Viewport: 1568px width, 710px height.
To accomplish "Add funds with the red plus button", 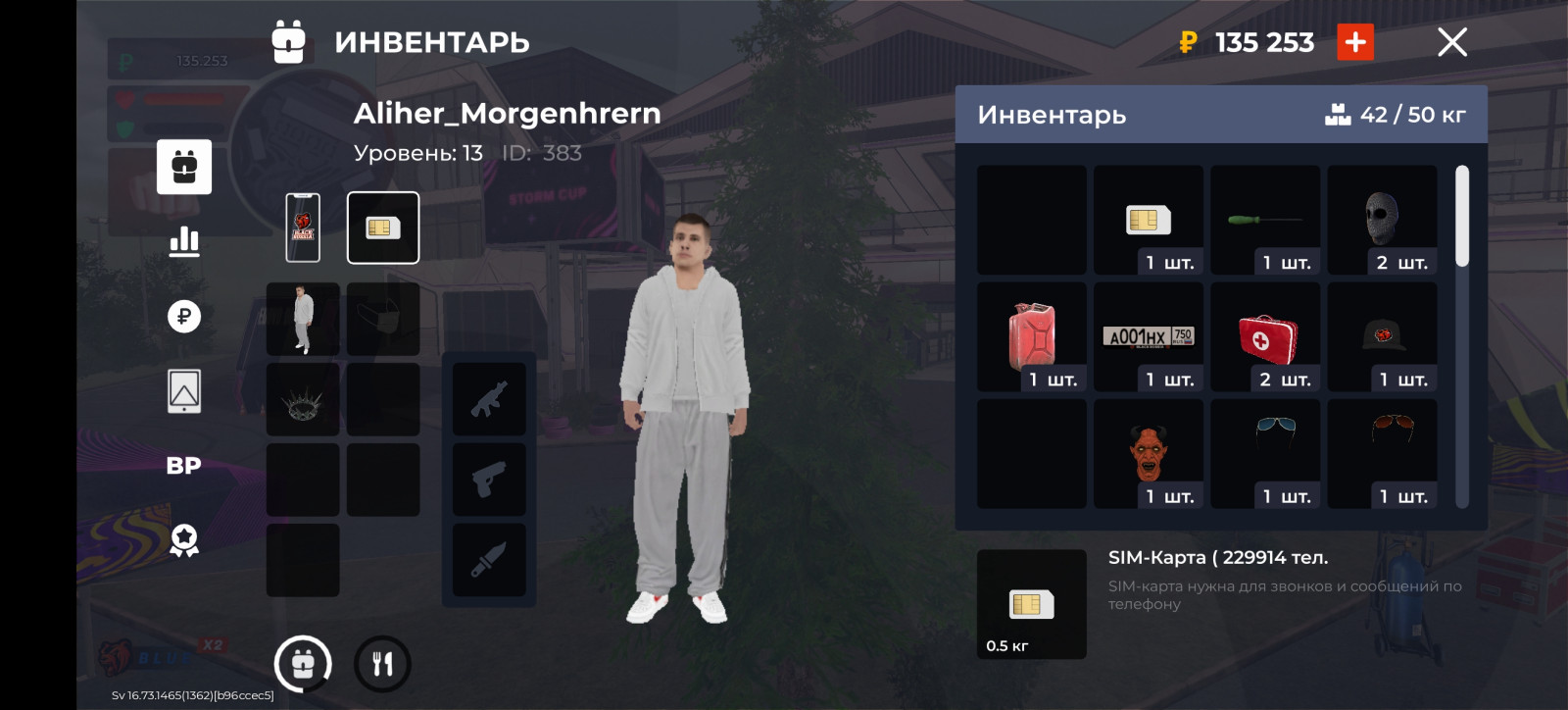I will click(1355, 42).
